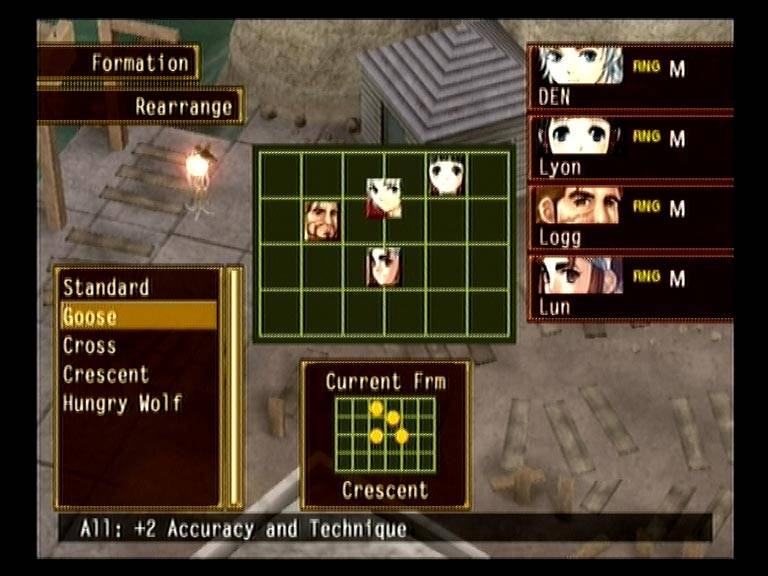
Task: Click the formation list scrollbar
Action: [236, 386]
